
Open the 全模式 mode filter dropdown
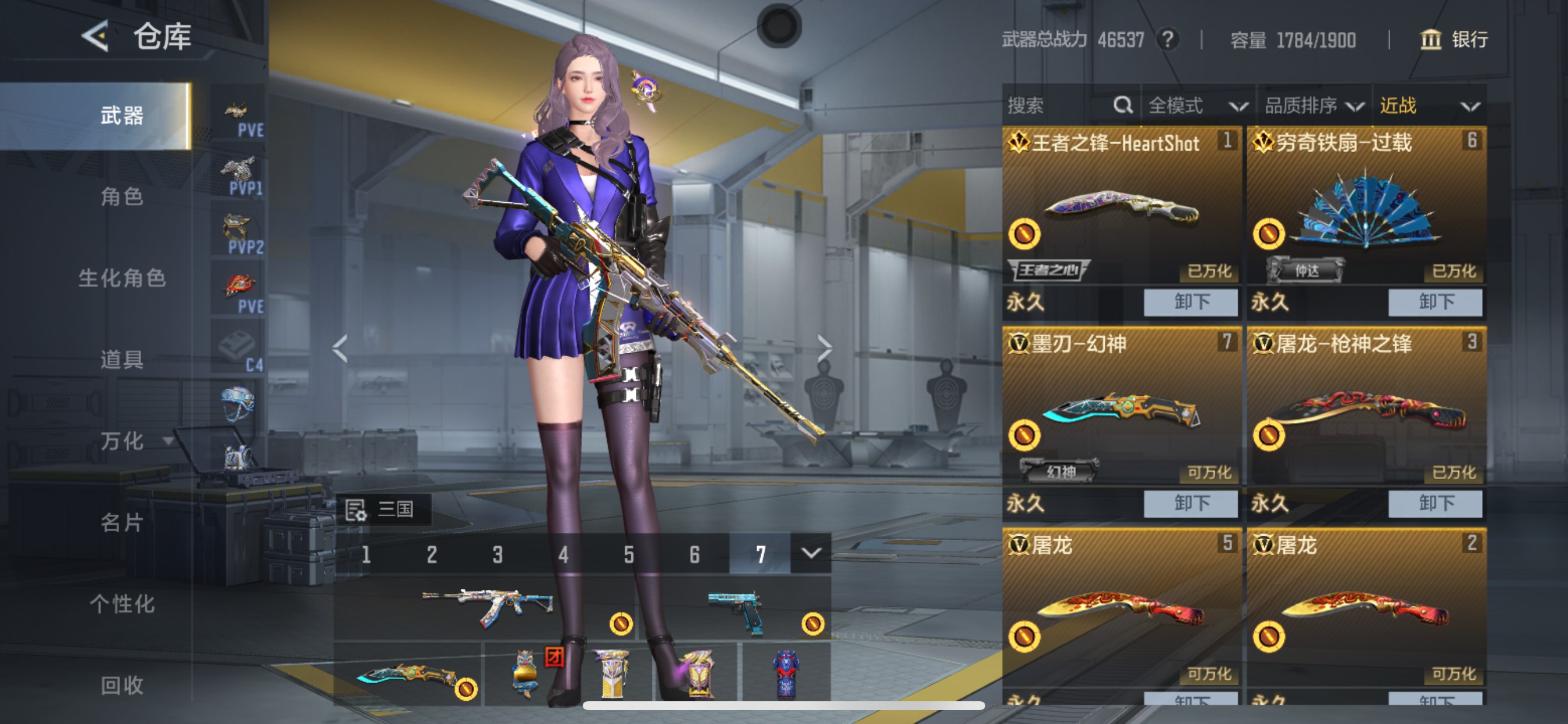click(1196, 106)
